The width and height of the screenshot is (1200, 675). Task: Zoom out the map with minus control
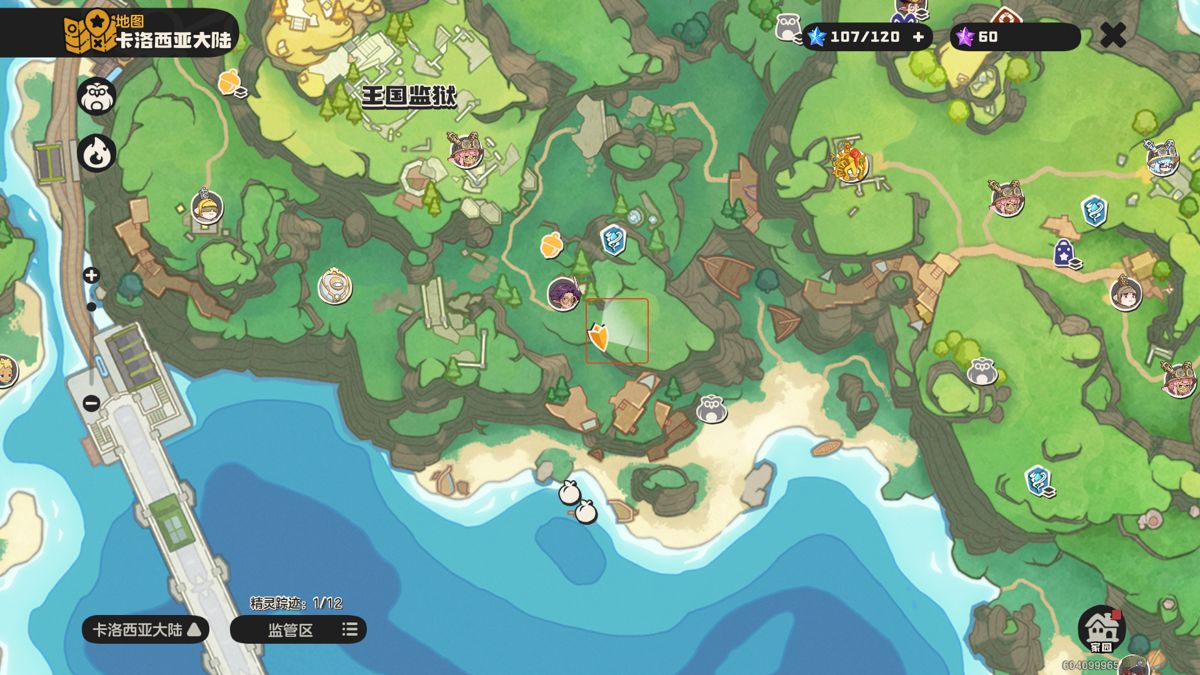91,403
